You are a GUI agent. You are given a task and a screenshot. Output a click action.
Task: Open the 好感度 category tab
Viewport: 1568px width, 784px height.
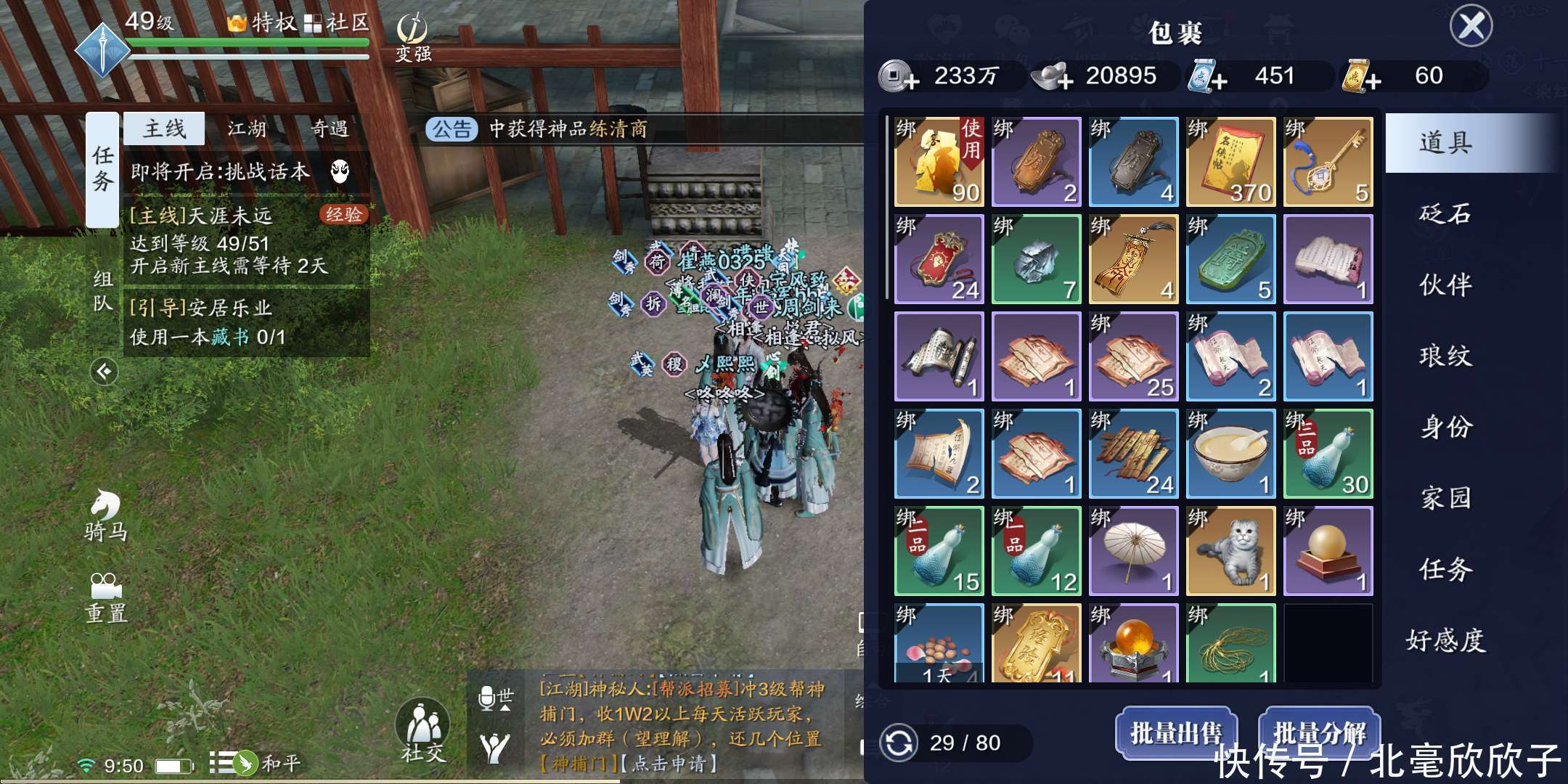(1445, 640)
